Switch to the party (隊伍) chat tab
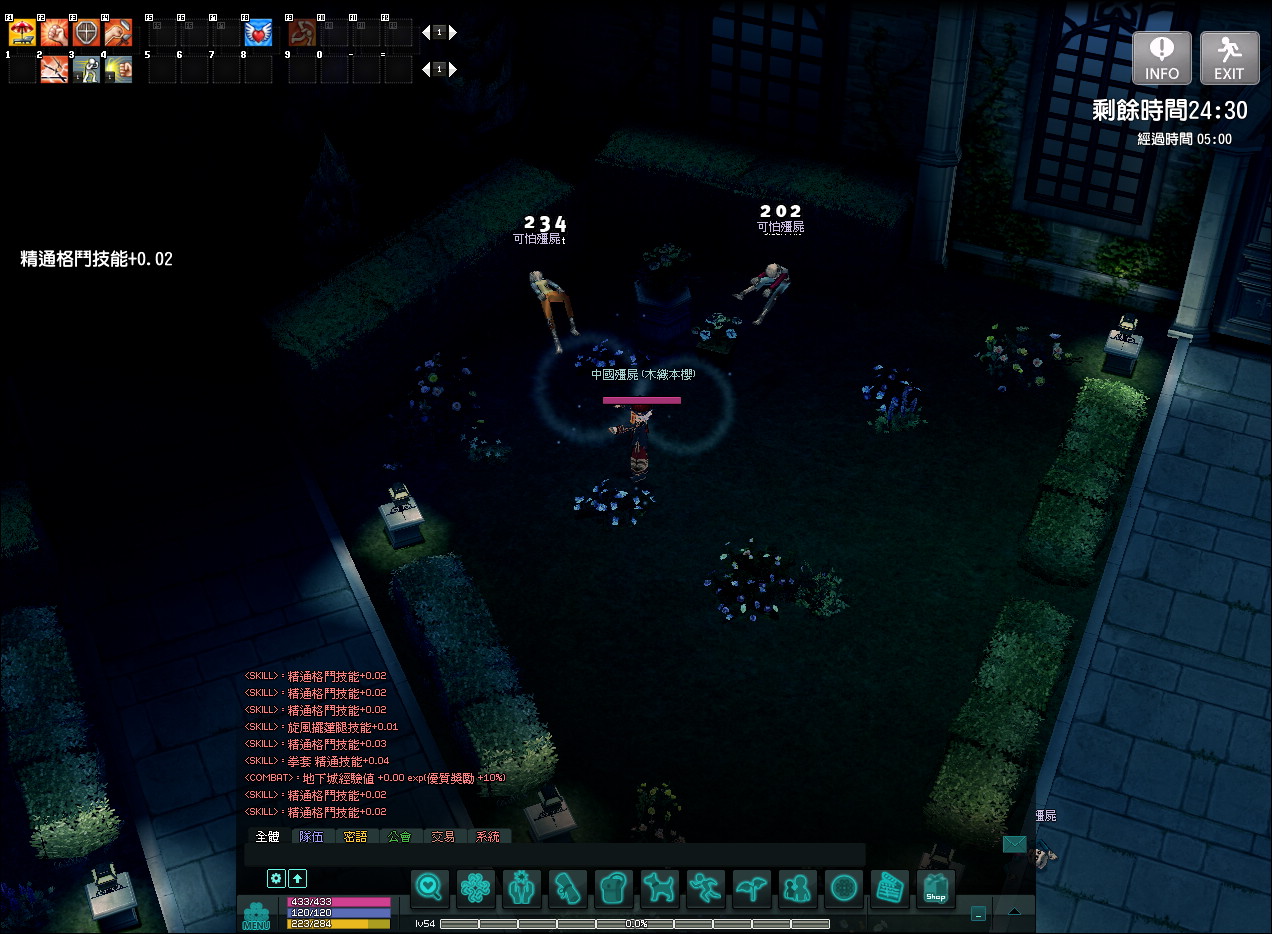This screenshot has height=934, width=1272. [x=311, y=836]
